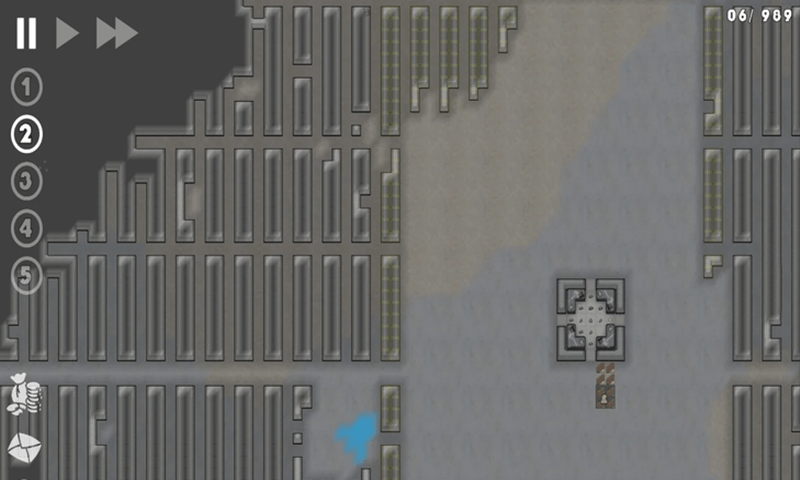
Task: Activate fast-forward with the double arrow
Action: 116,33
